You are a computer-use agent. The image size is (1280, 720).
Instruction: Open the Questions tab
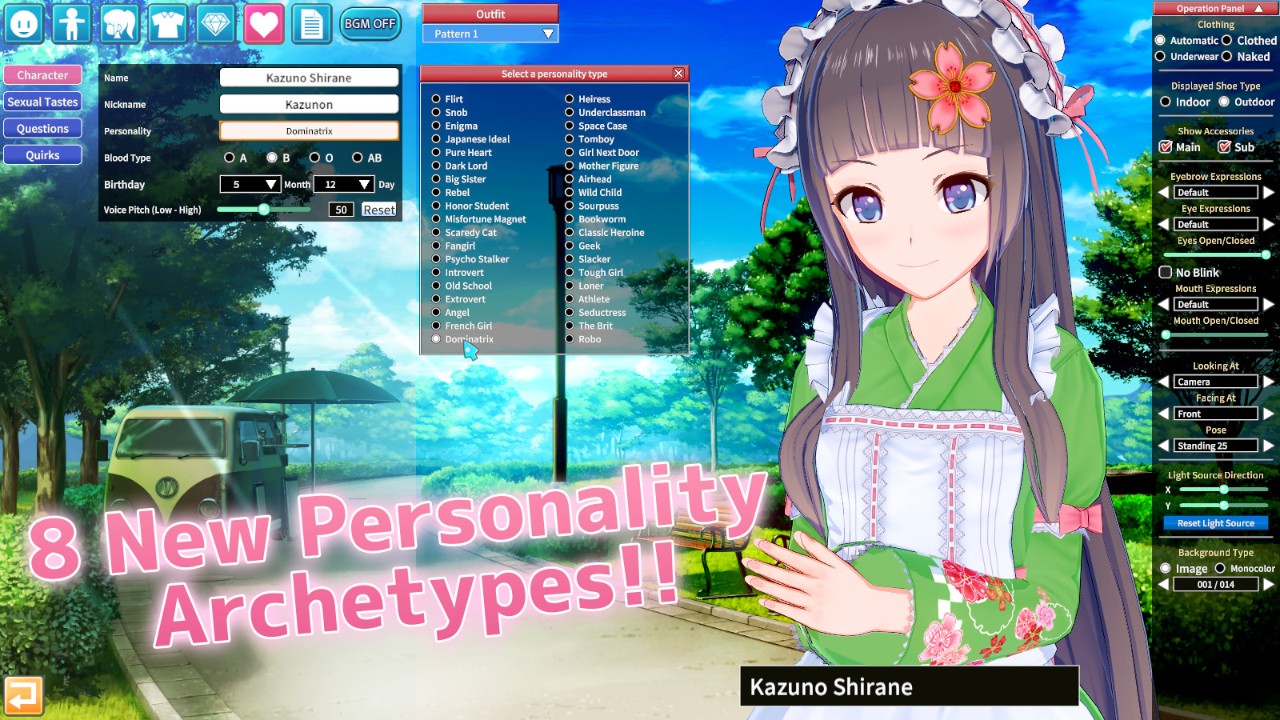[x=42, y=128]
